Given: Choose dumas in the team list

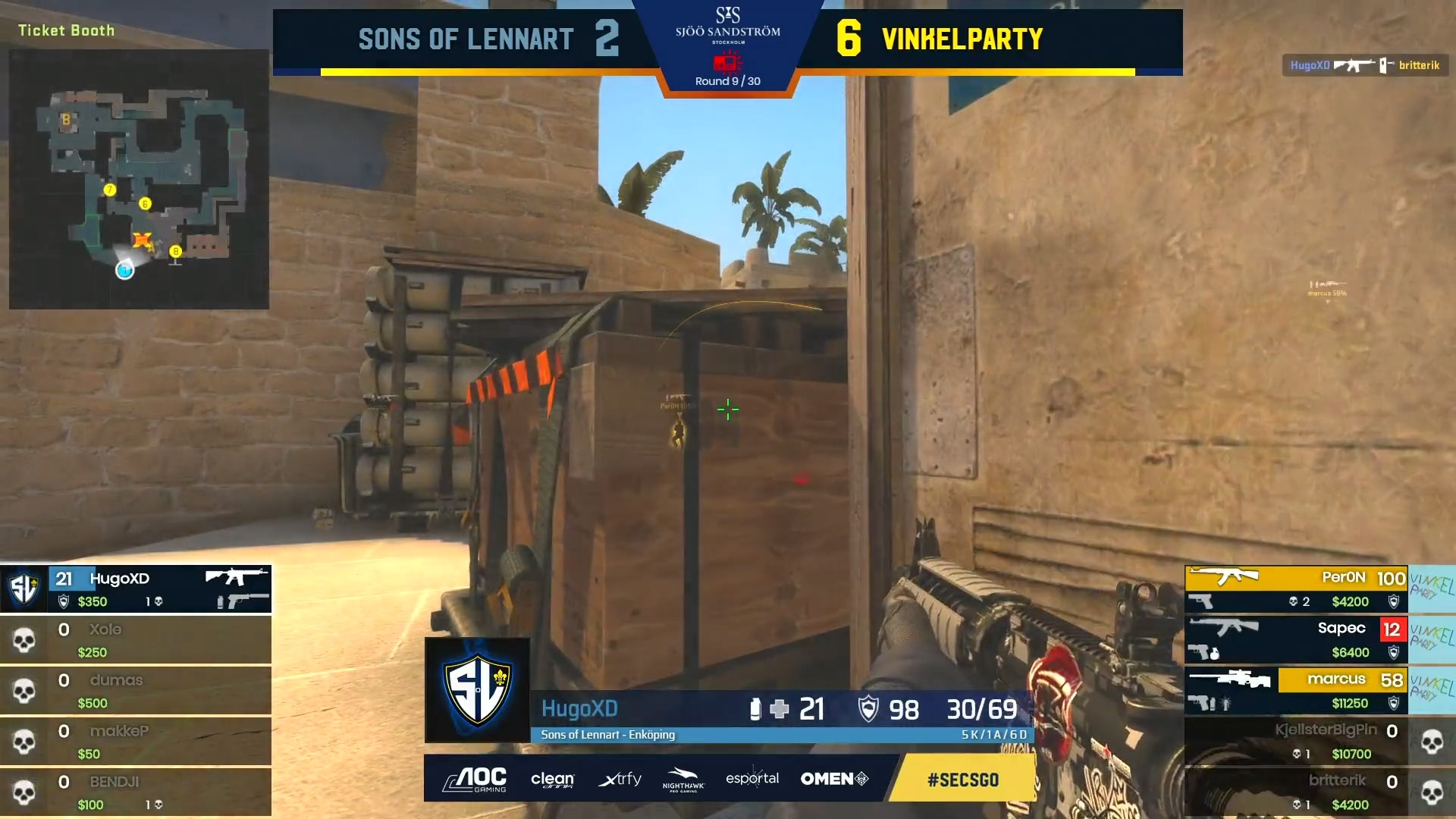Looking at the screenshot, I should (x=136, y=690).
